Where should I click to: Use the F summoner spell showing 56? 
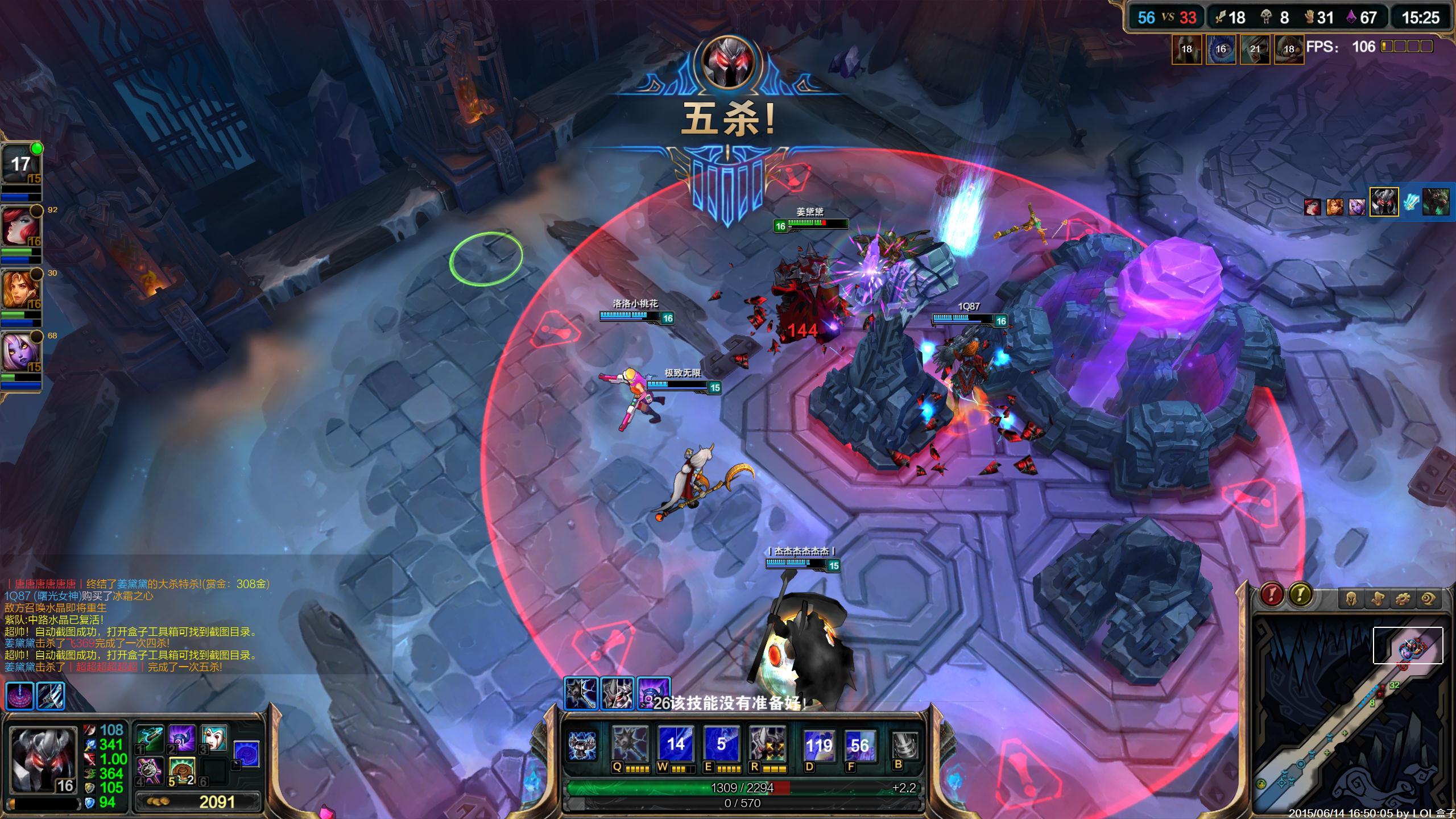click(x=859, y=745)
